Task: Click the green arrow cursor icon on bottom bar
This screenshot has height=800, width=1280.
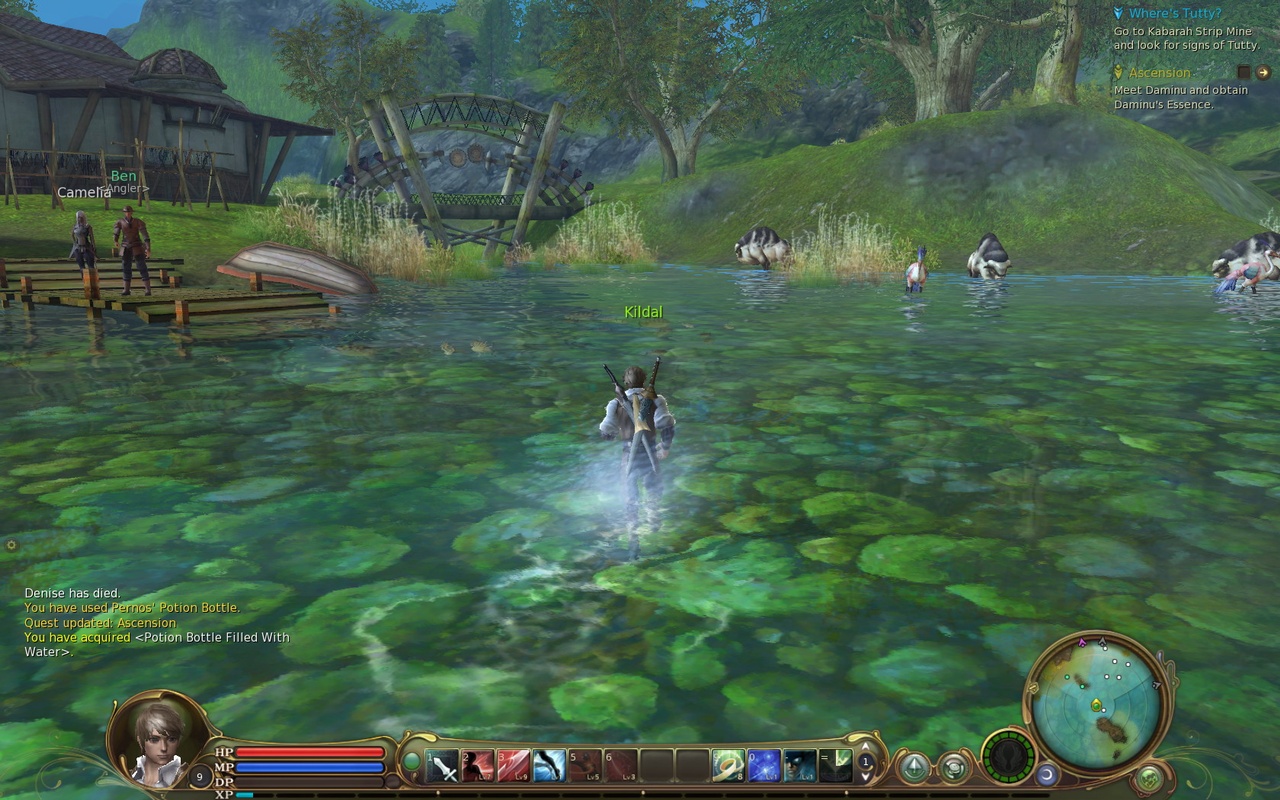Action: [x=916, y=765]
